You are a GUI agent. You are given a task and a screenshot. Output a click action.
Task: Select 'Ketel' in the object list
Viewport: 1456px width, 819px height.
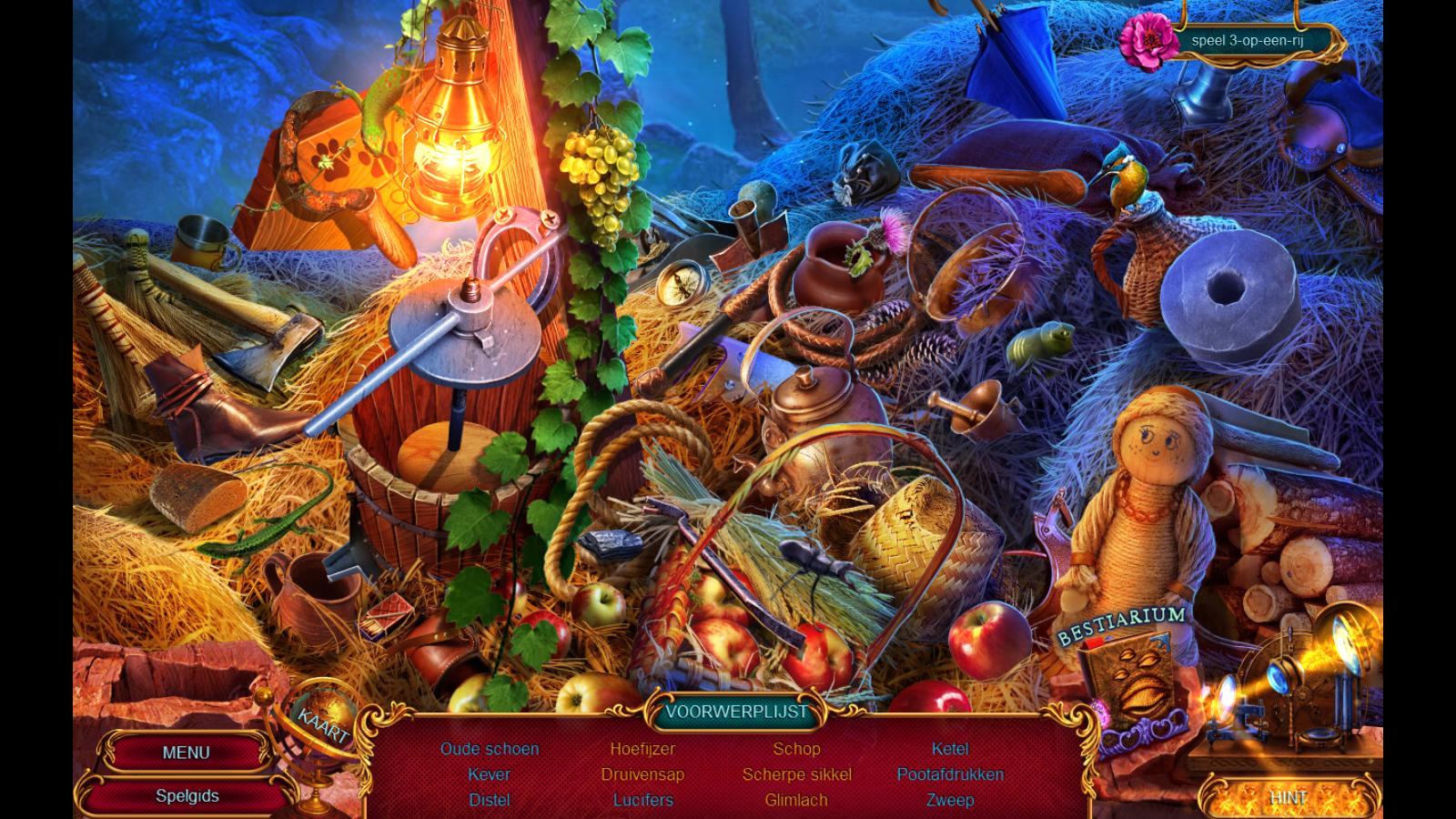[950, 749]
